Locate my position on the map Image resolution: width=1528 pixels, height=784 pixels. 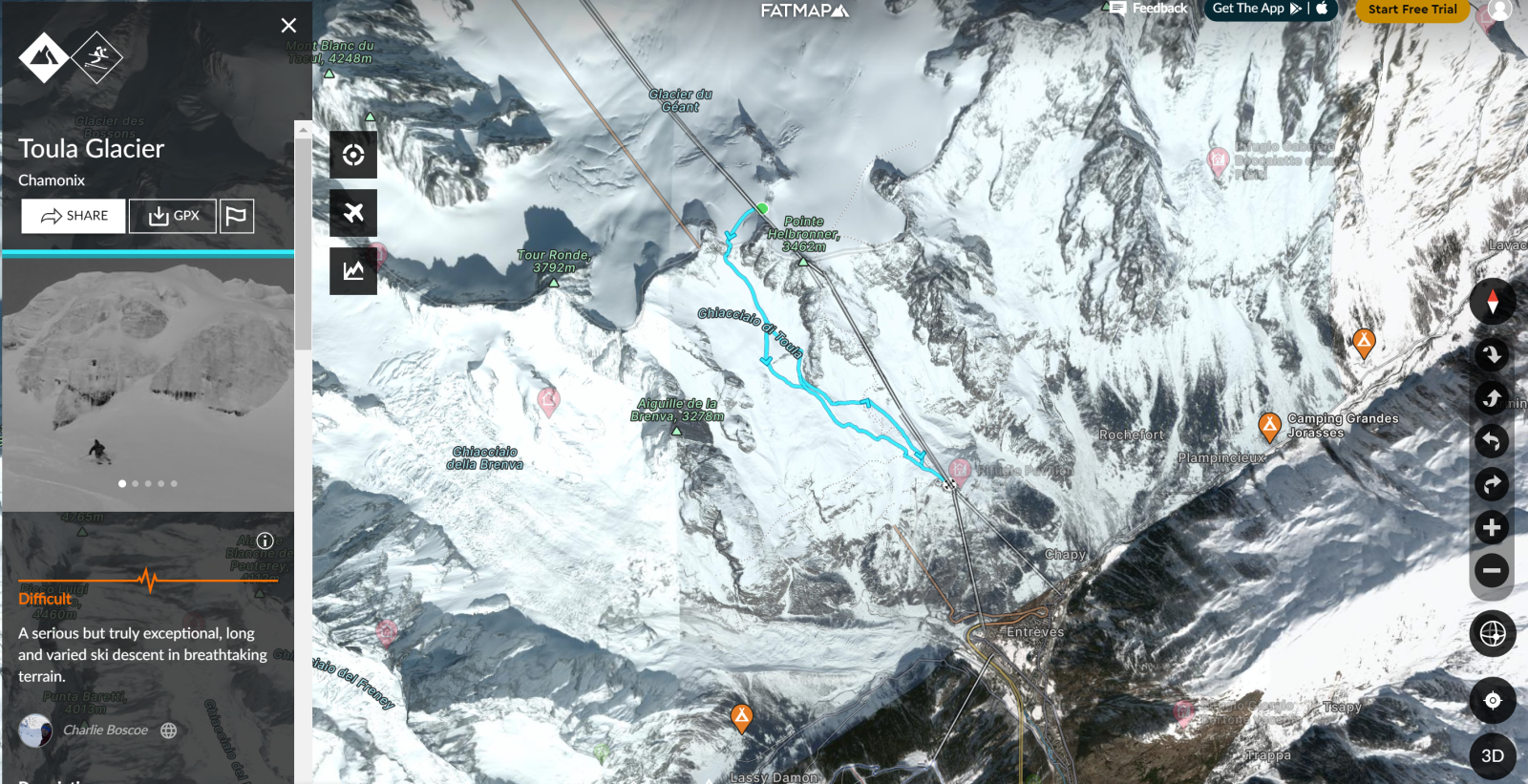pos(1492,700)
